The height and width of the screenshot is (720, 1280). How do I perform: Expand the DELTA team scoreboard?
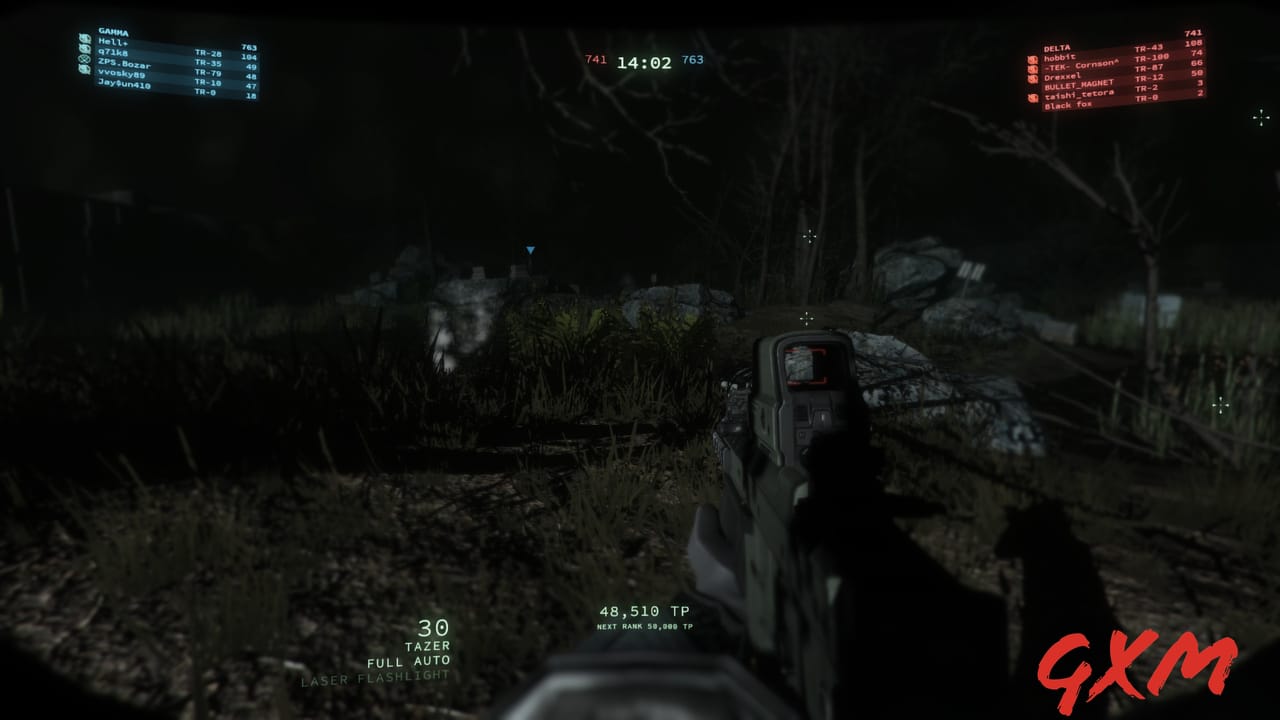pyautogui.click(x=1056, y=47)
